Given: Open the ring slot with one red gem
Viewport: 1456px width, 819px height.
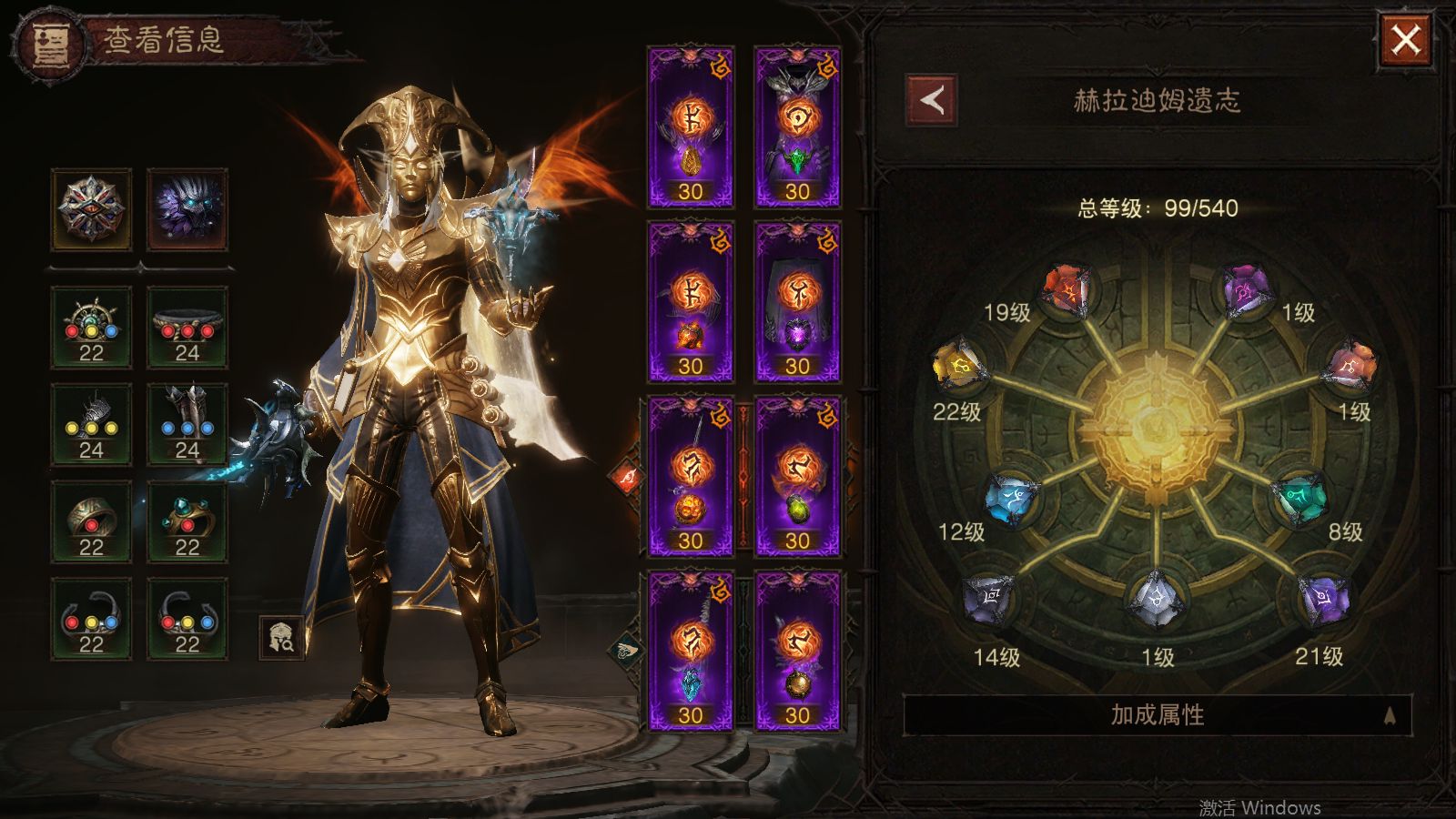Looking at the screenshot, I should point(91,522).
